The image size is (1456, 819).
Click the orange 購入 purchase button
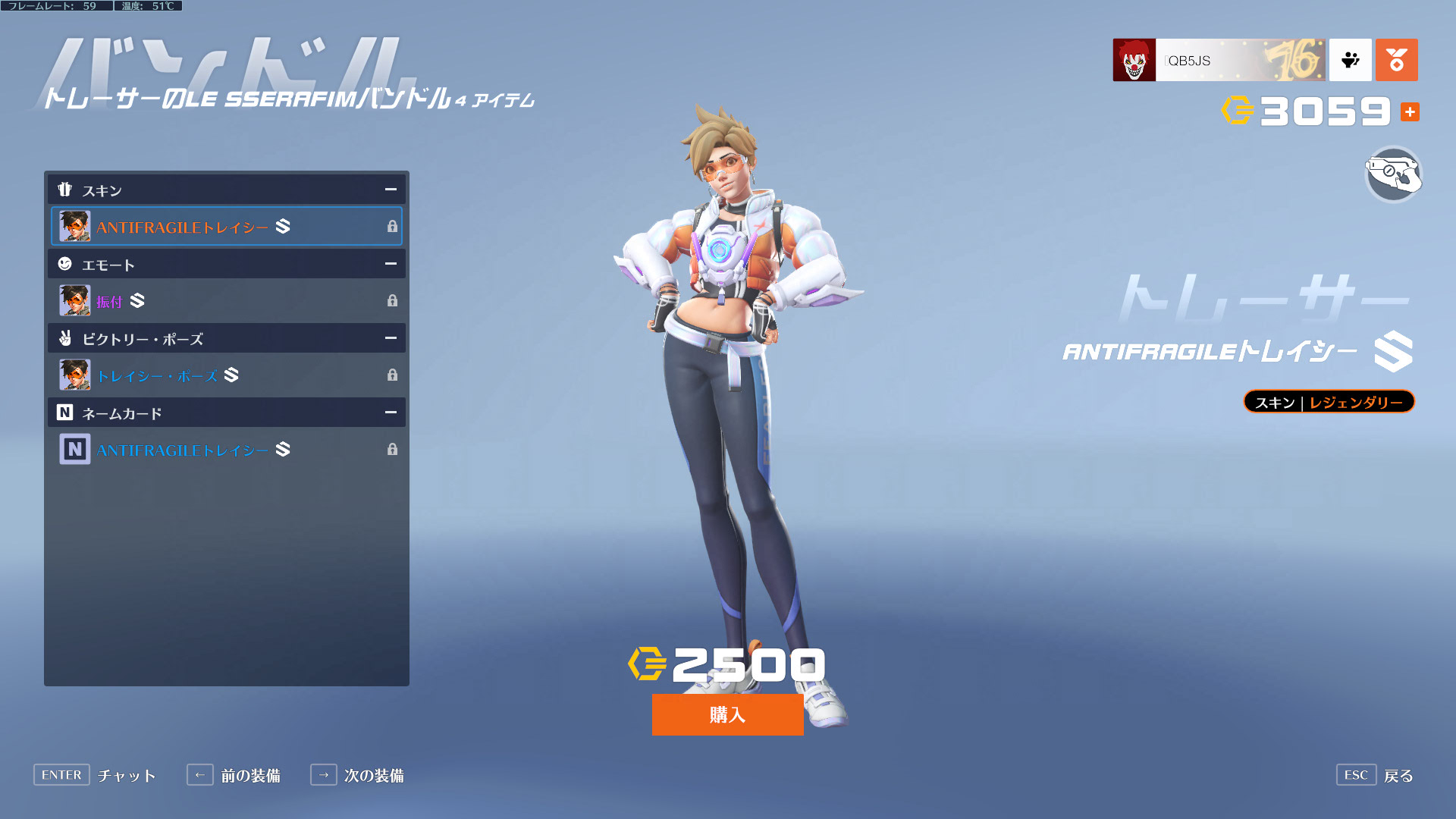pos(727,714)
